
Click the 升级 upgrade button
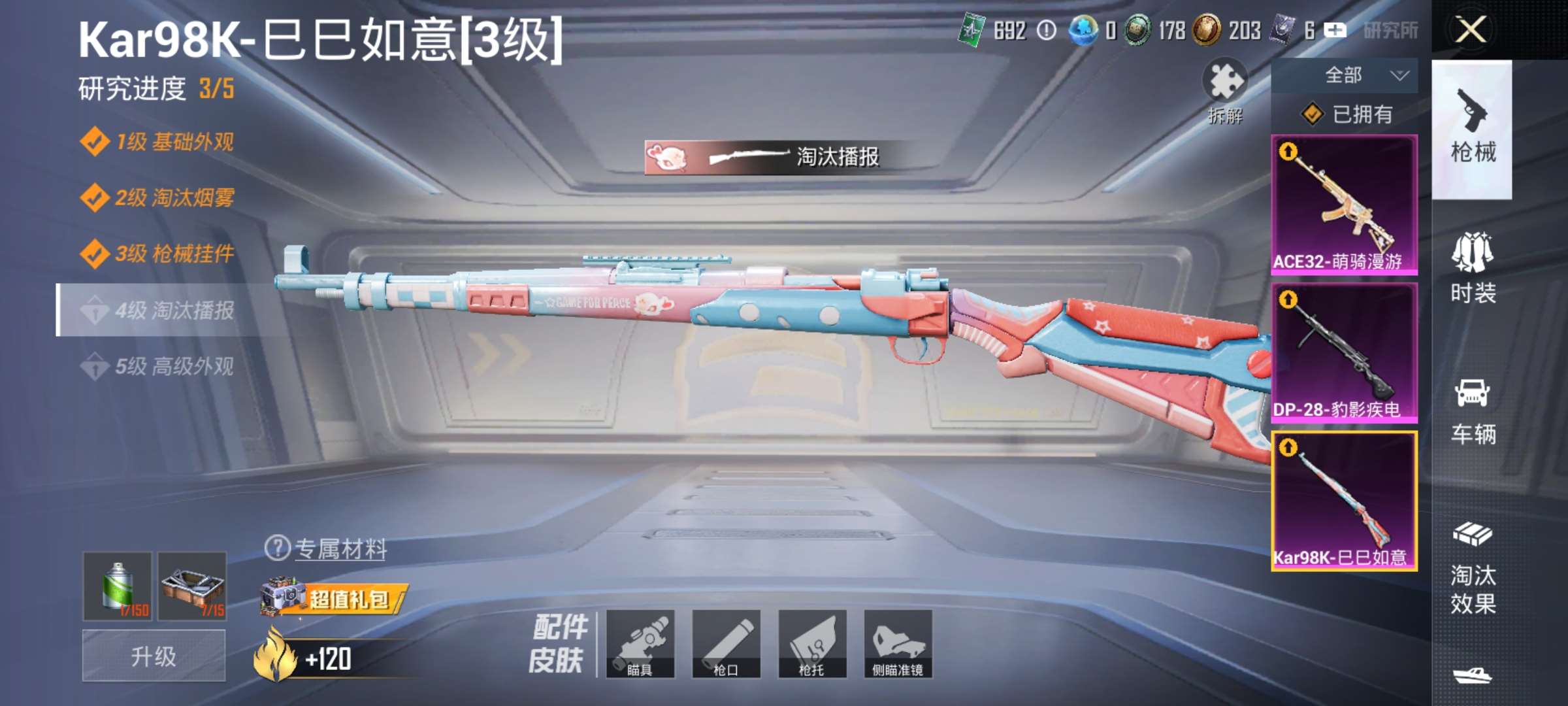point(154,656)
